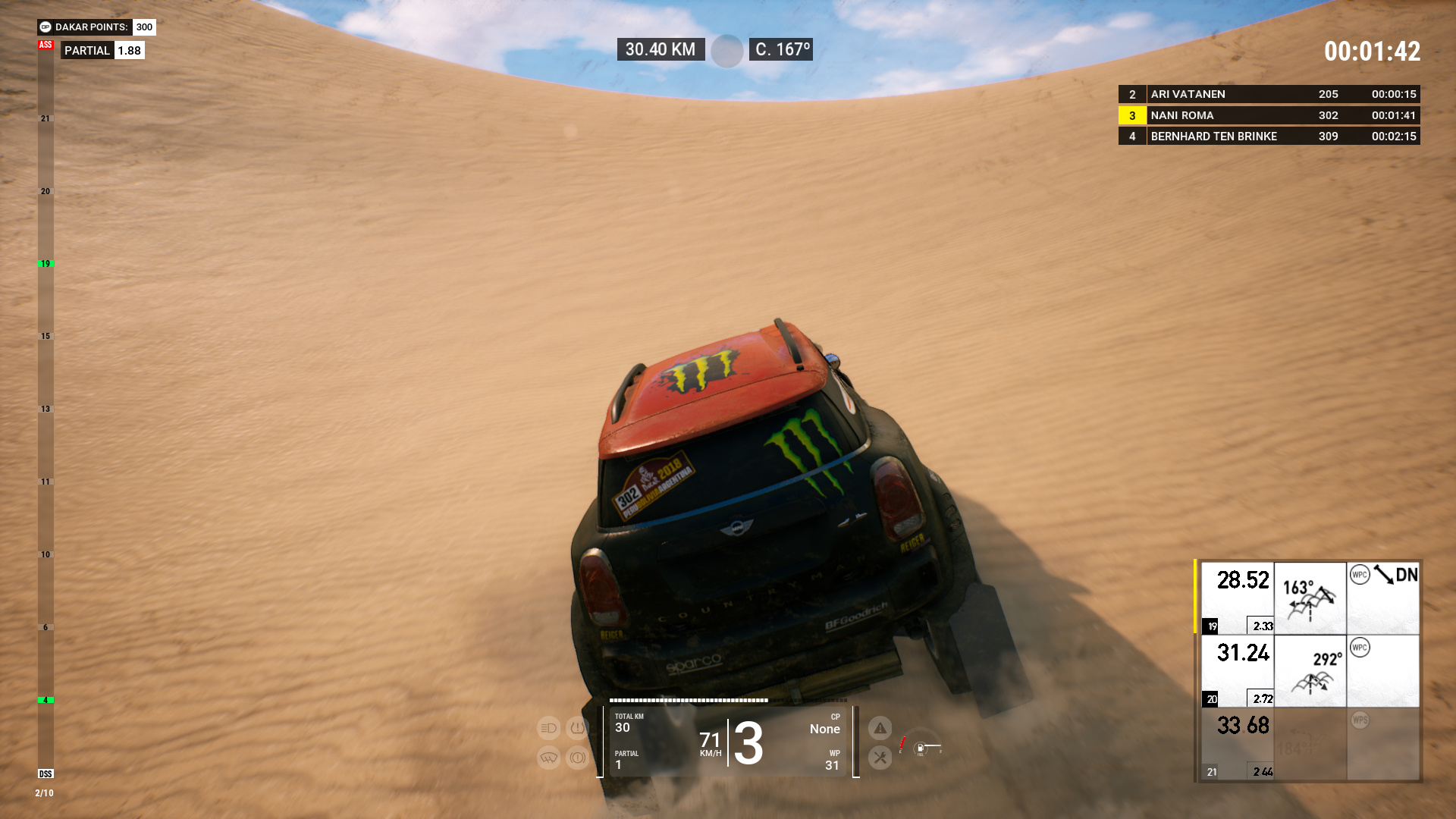Click the green waypoint 19 marker
The width and height of the screenshot is (1456, 819).
(x=45, y=264)
